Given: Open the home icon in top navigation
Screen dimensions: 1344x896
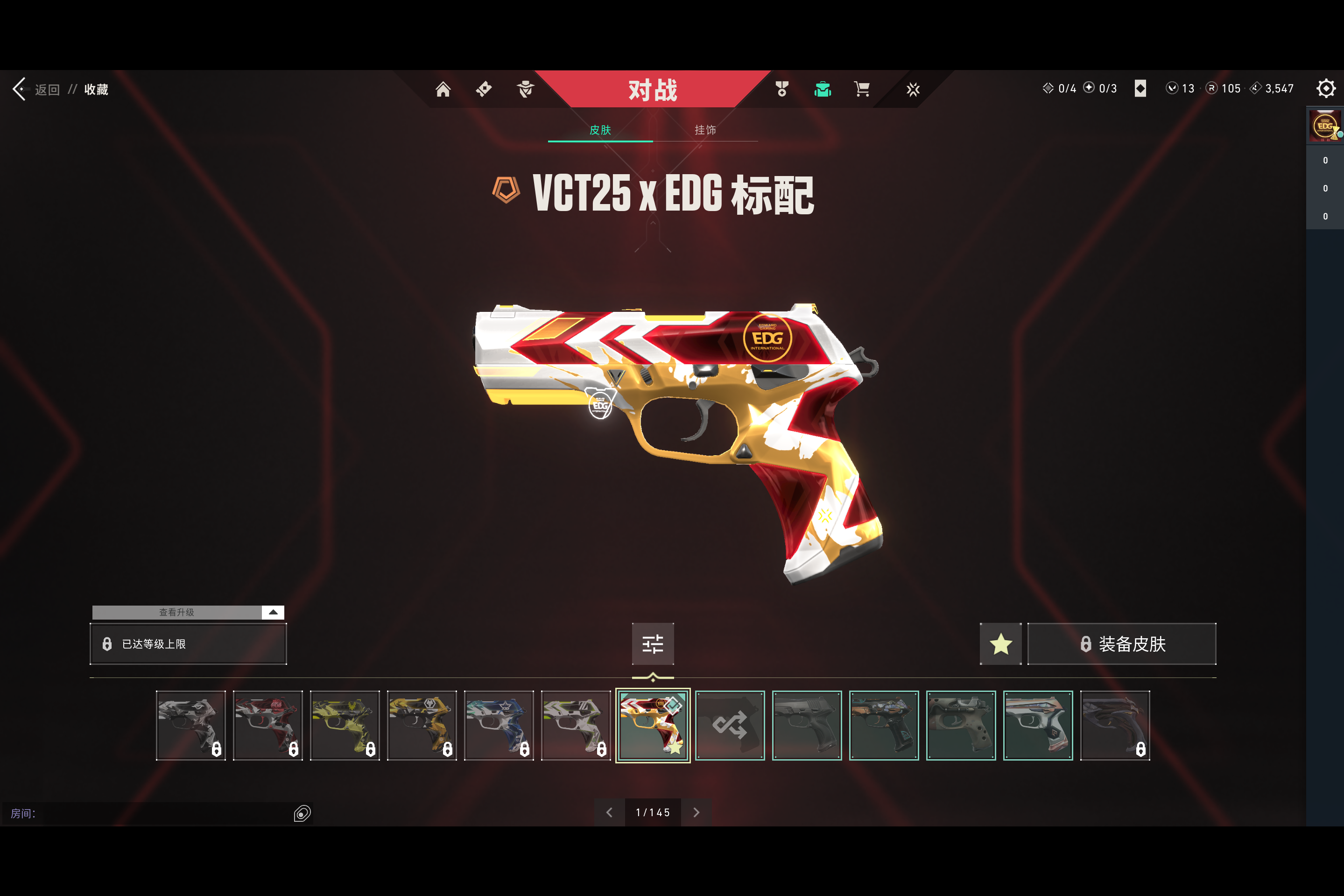Looking at the screenshot, I should click(x=443, y=89).
